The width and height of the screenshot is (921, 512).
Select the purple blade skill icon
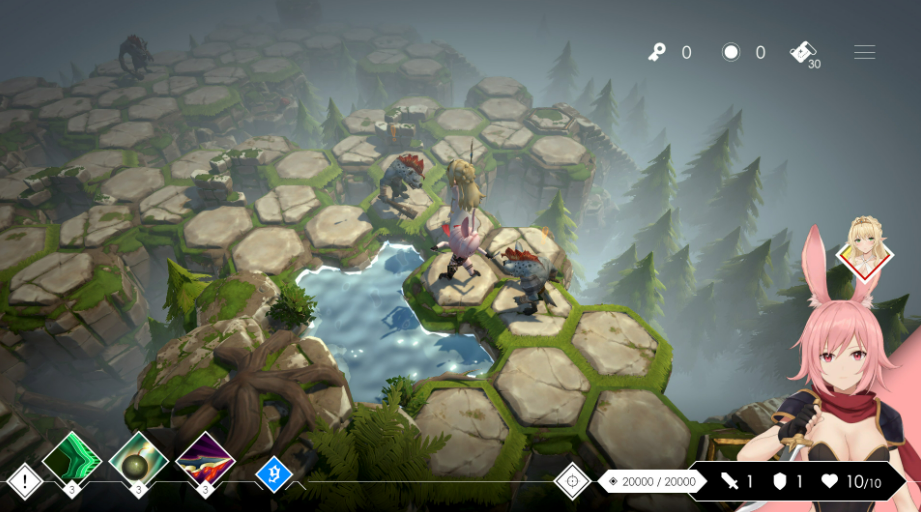click(205, 459)
